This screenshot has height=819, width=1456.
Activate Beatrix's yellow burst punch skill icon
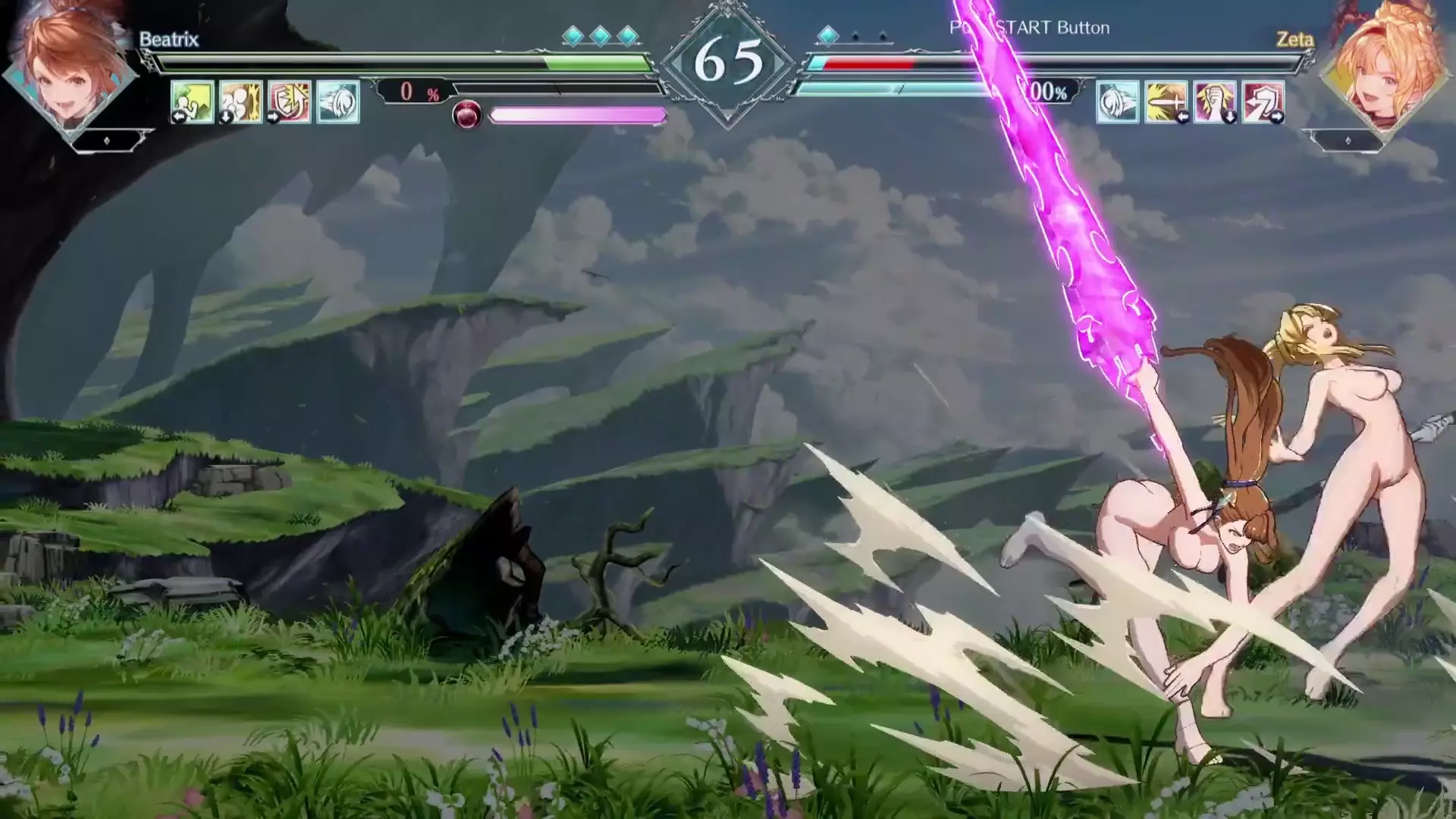(x=240, y=102)
